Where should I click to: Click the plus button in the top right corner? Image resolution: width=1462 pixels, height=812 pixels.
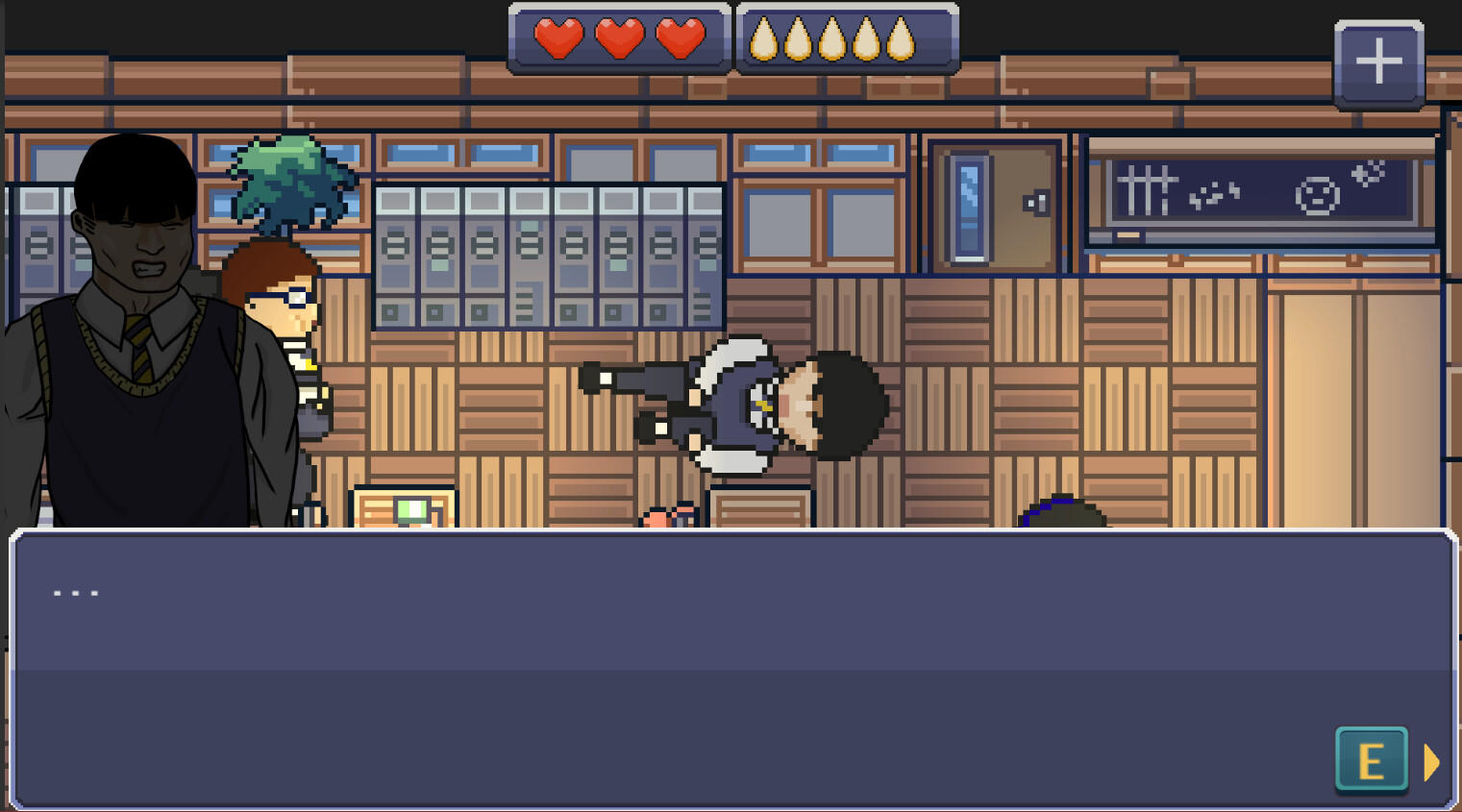1378,61
